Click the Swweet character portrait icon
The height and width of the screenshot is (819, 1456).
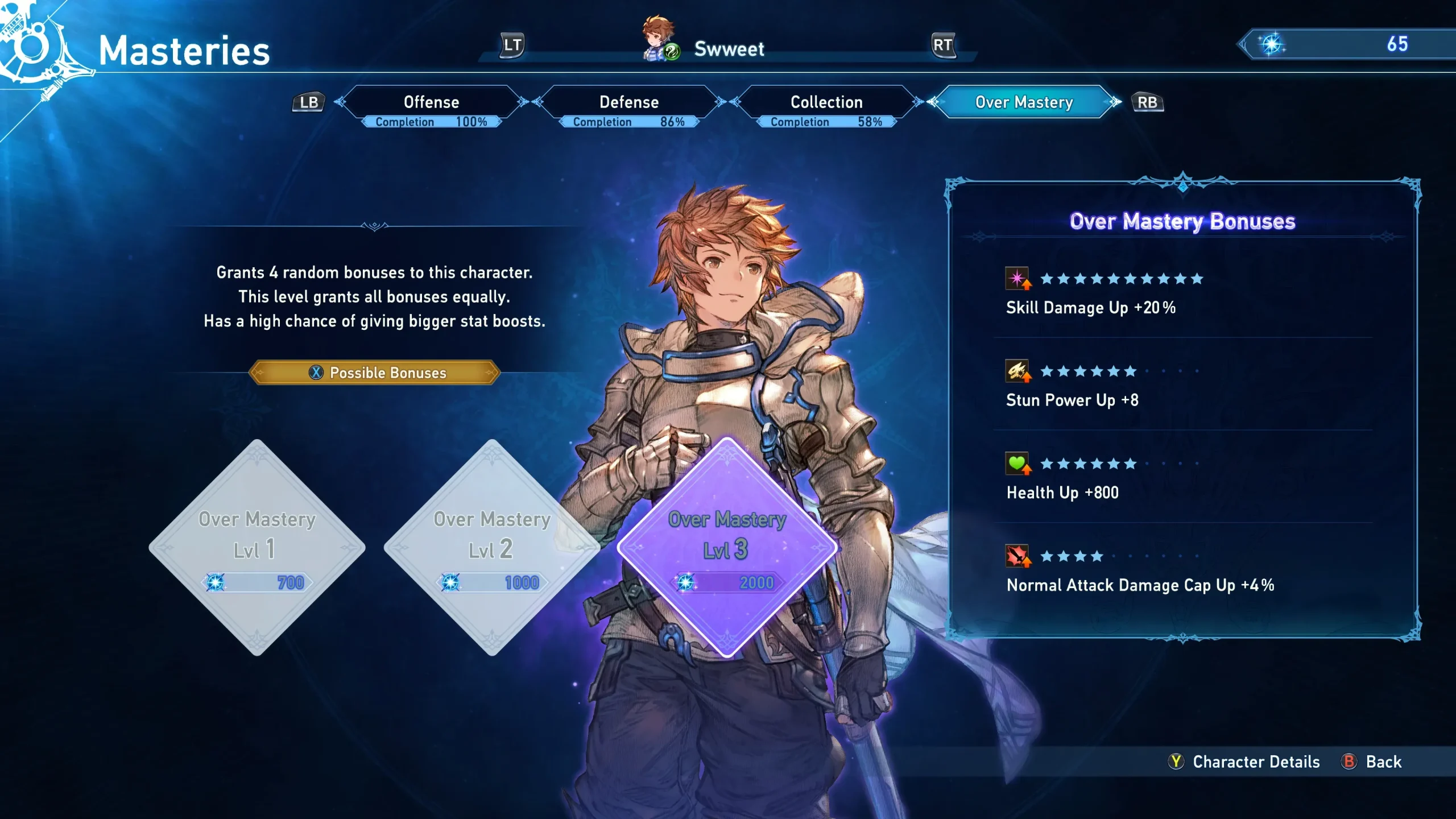(x=660, y=39)
